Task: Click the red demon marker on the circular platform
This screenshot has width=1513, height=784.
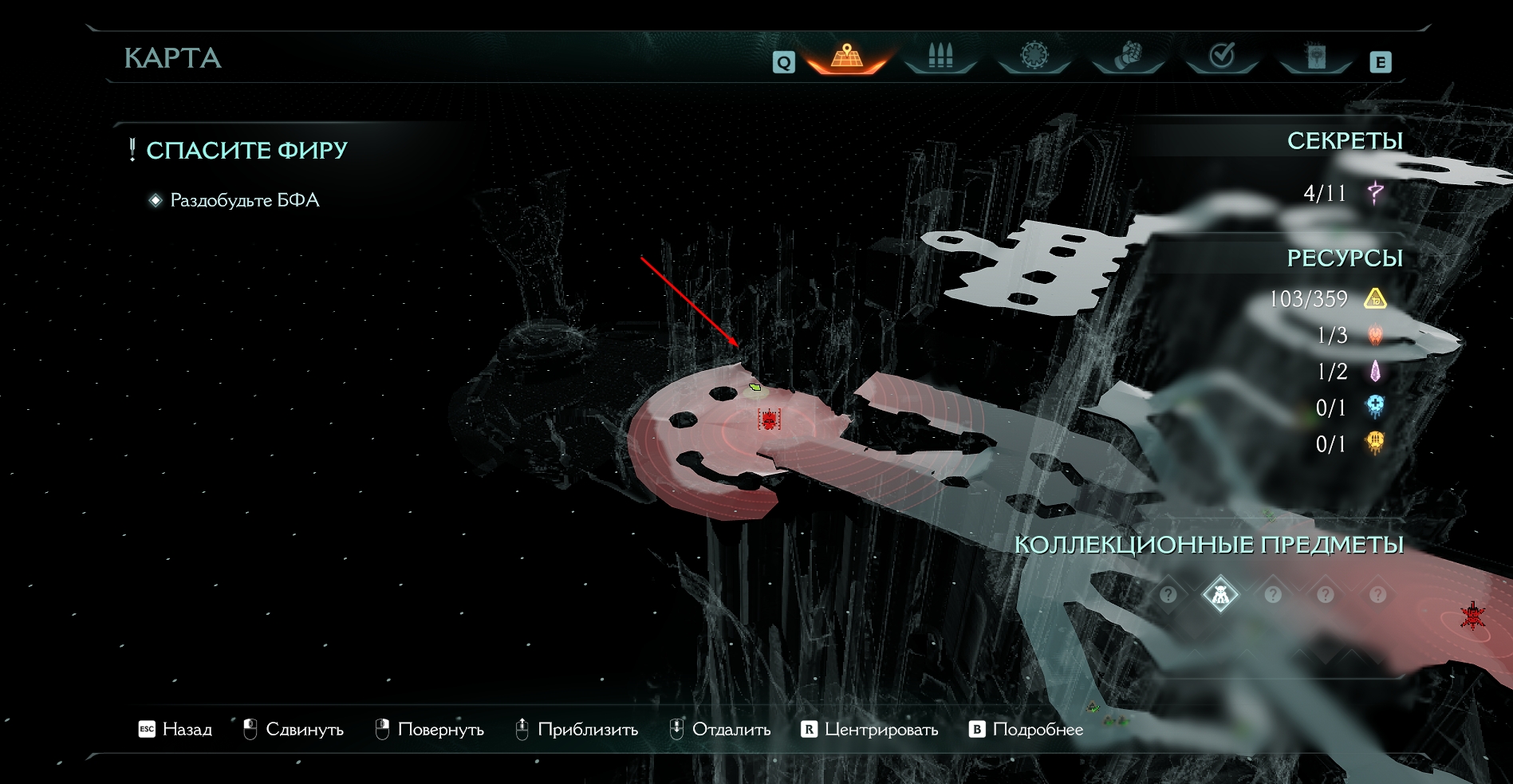Action: [769, 420]
